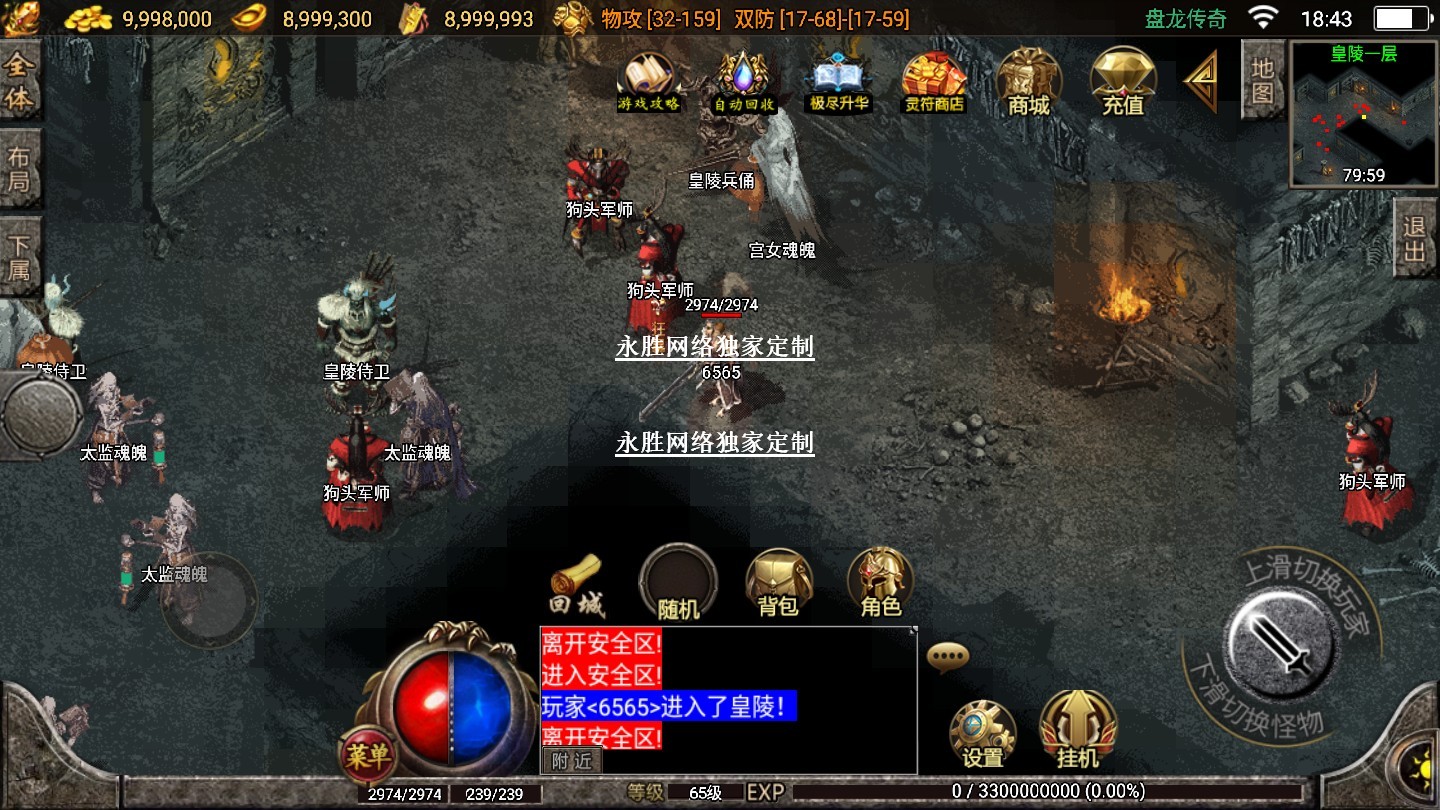Toggle 挂机 auto-battle mode

coord(1077,732)
